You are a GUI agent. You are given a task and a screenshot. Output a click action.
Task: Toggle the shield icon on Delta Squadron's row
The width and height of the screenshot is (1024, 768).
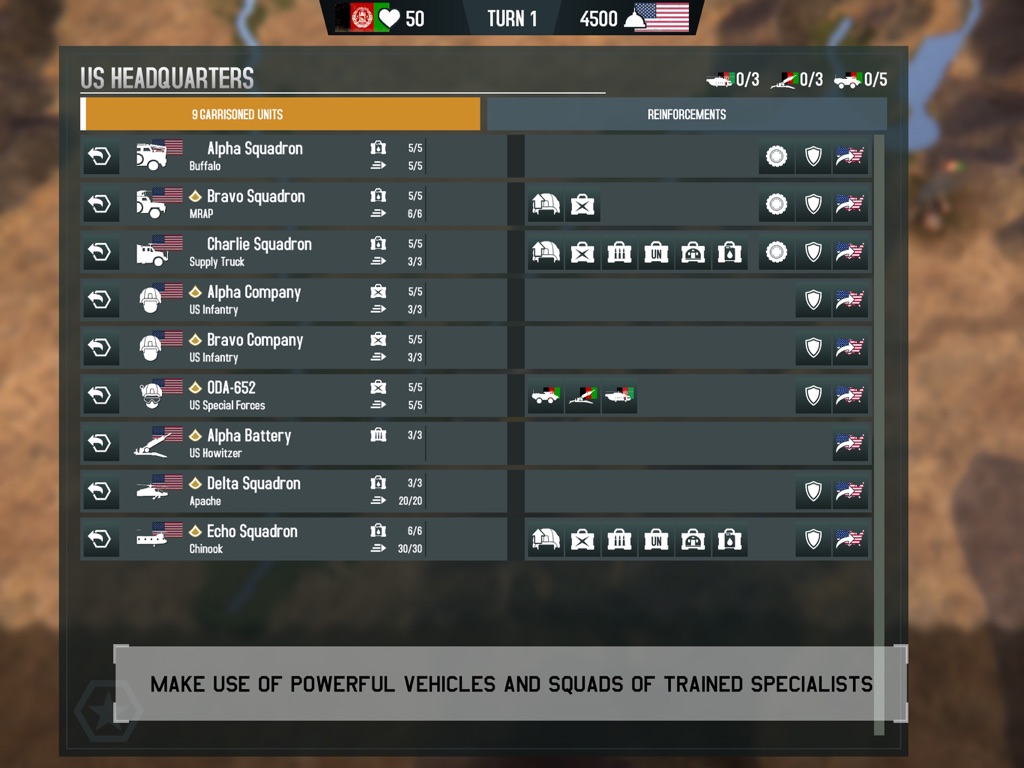click(x=813, y=491)
